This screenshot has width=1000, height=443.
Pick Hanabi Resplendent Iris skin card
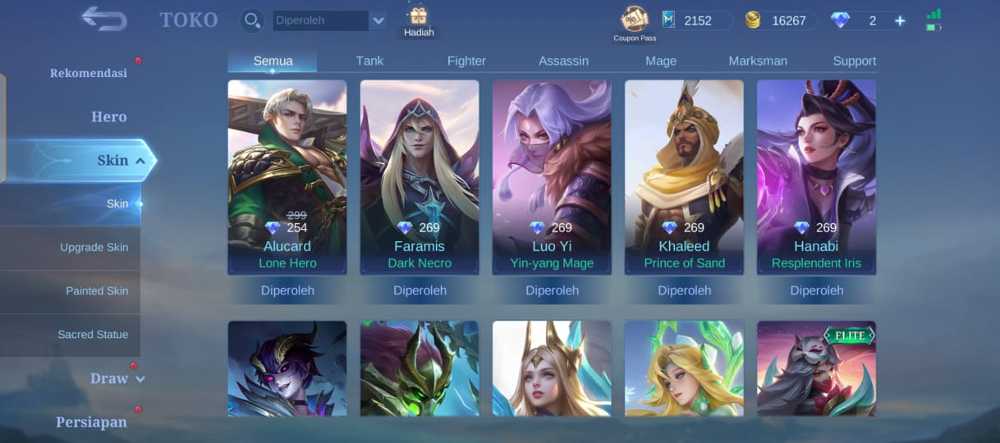coord(815,177)
